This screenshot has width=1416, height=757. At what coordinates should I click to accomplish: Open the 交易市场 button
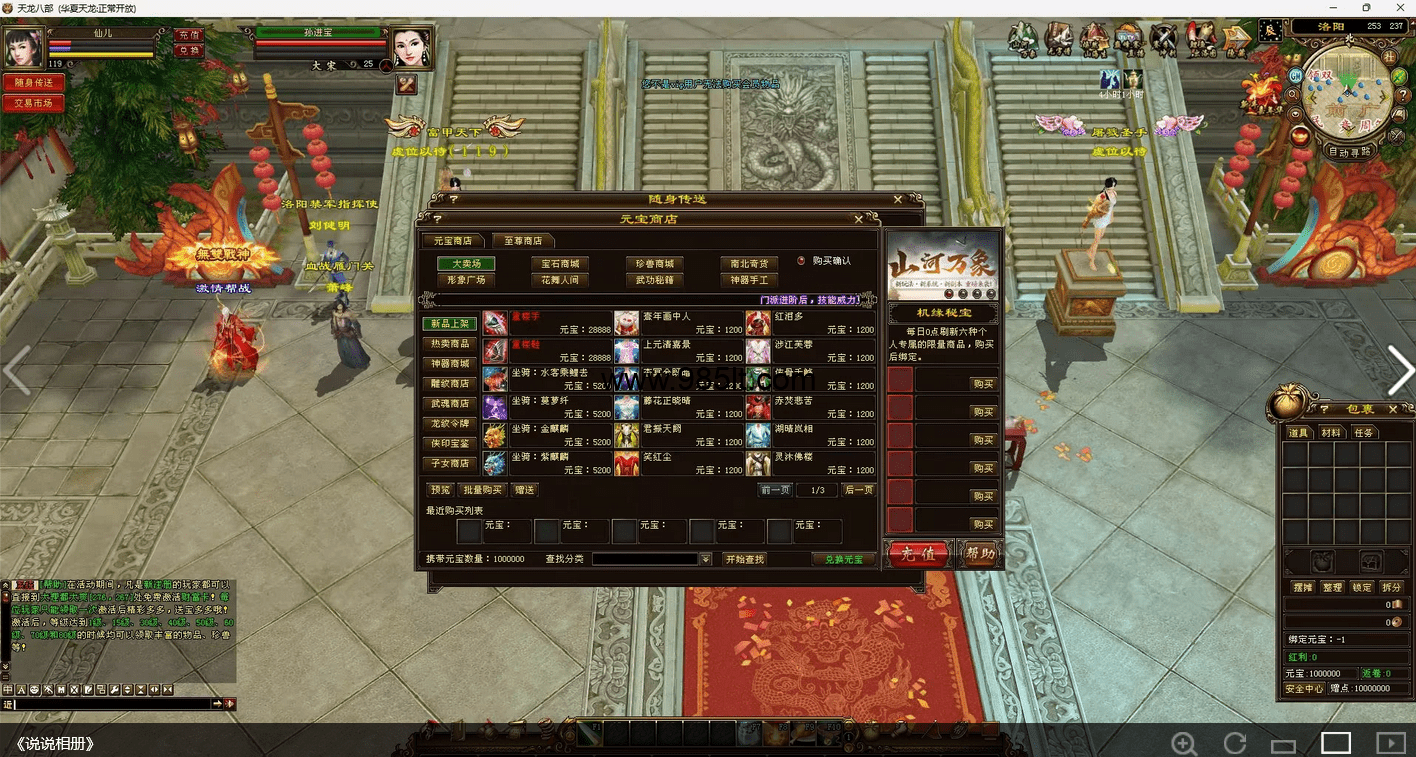[x=33, y=103]
